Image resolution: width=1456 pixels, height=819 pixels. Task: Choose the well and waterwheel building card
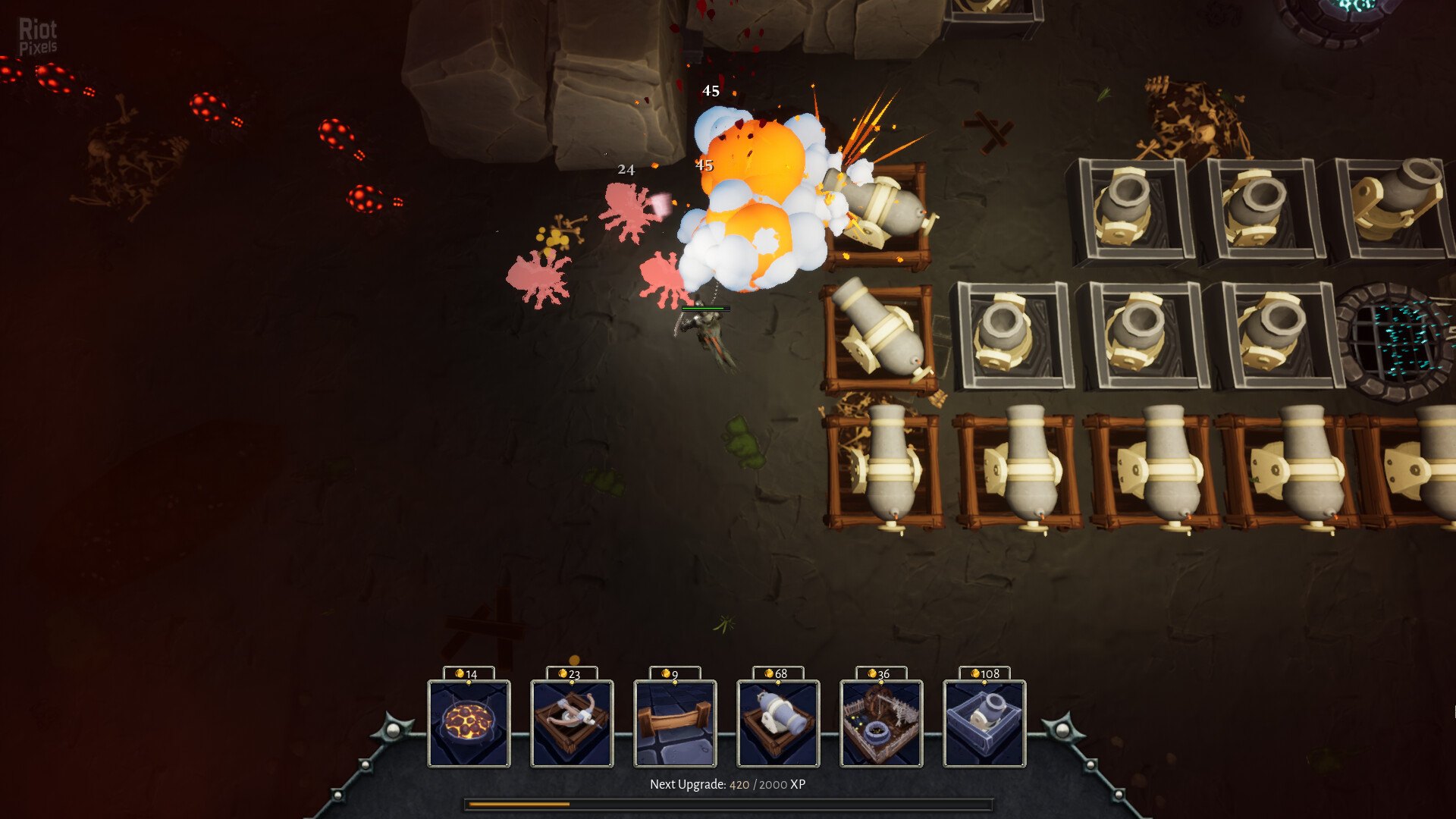(x=881, y=723)
